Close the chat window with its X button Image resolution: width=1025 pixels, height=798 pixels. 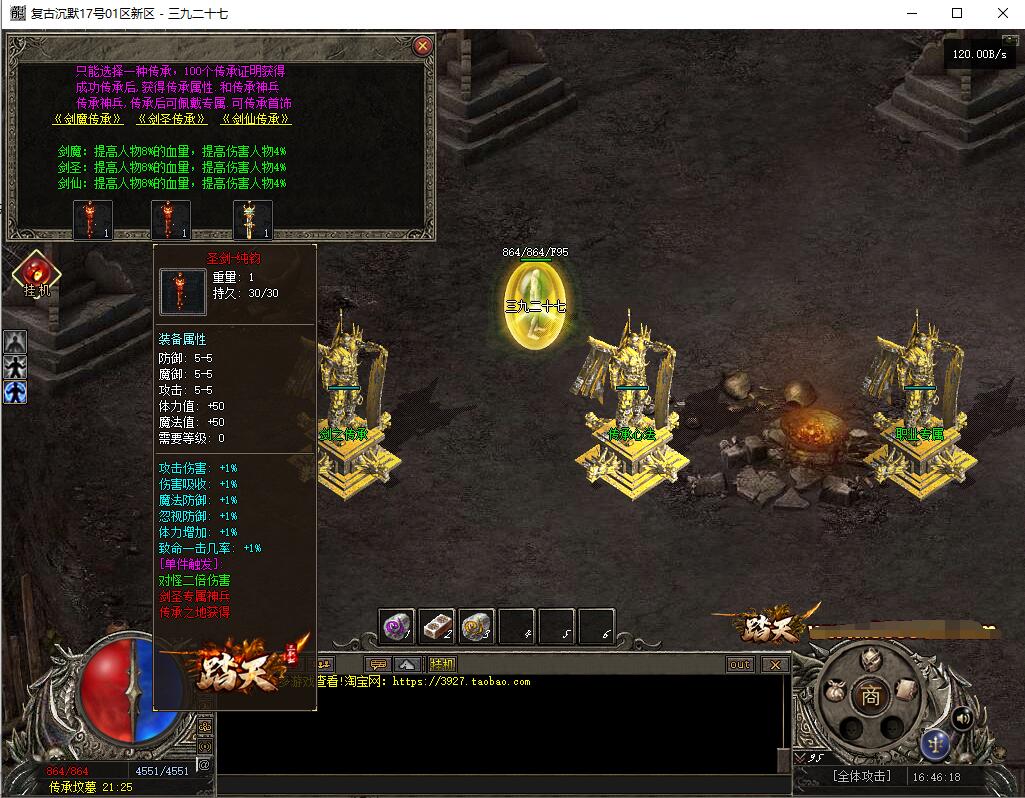[774, 664]
